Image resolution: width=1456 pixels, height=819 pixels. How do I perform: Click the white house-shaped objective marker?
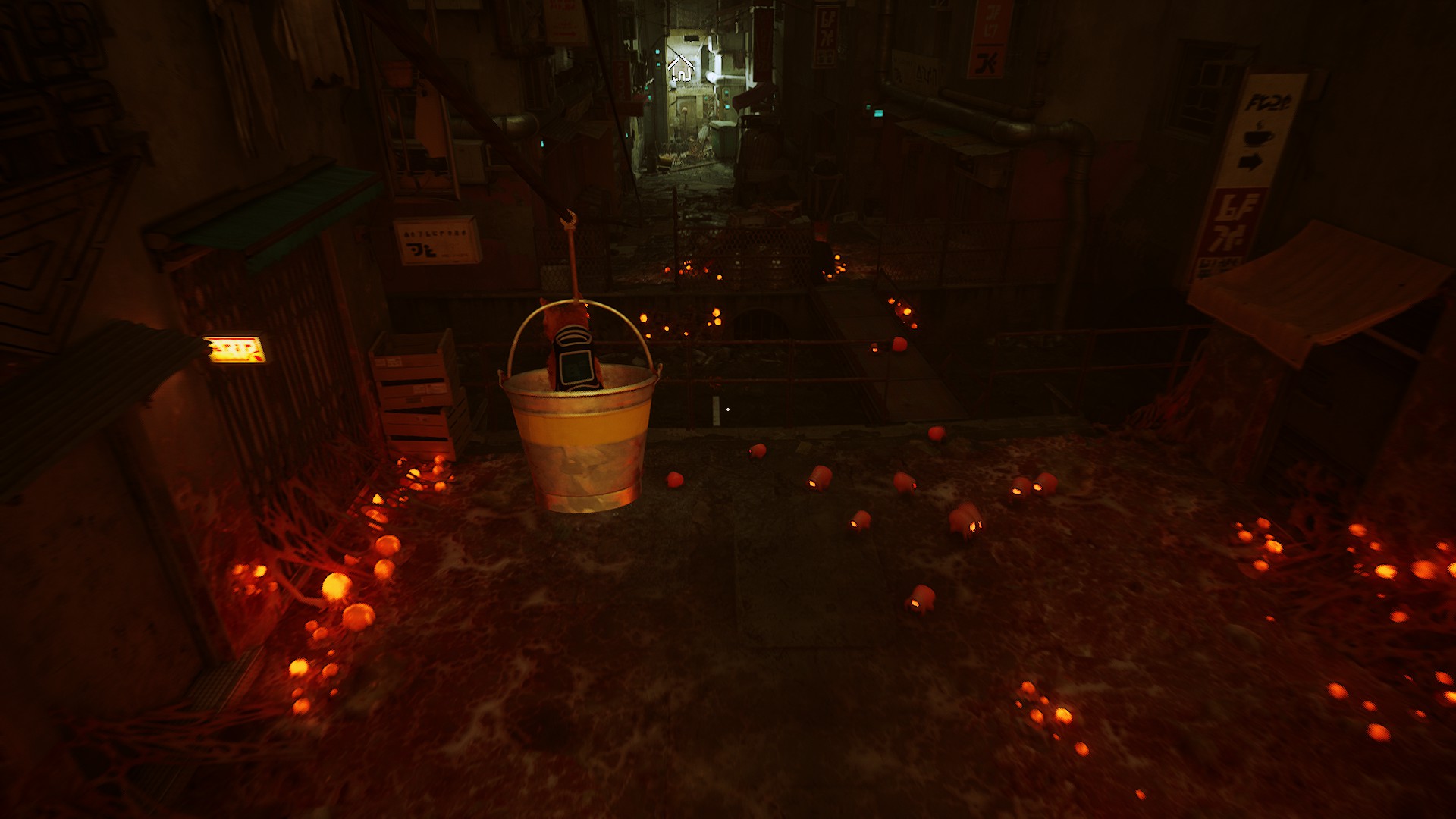[x=680, y=68]
